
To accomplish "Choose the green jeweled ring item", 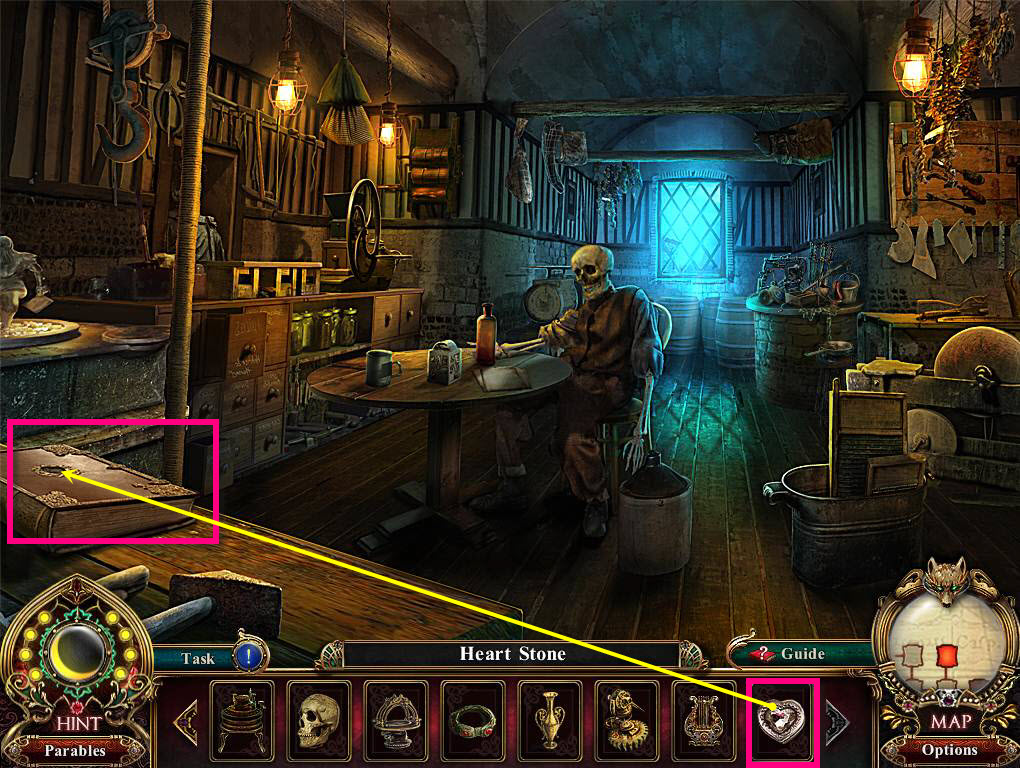I will (473, 716).
